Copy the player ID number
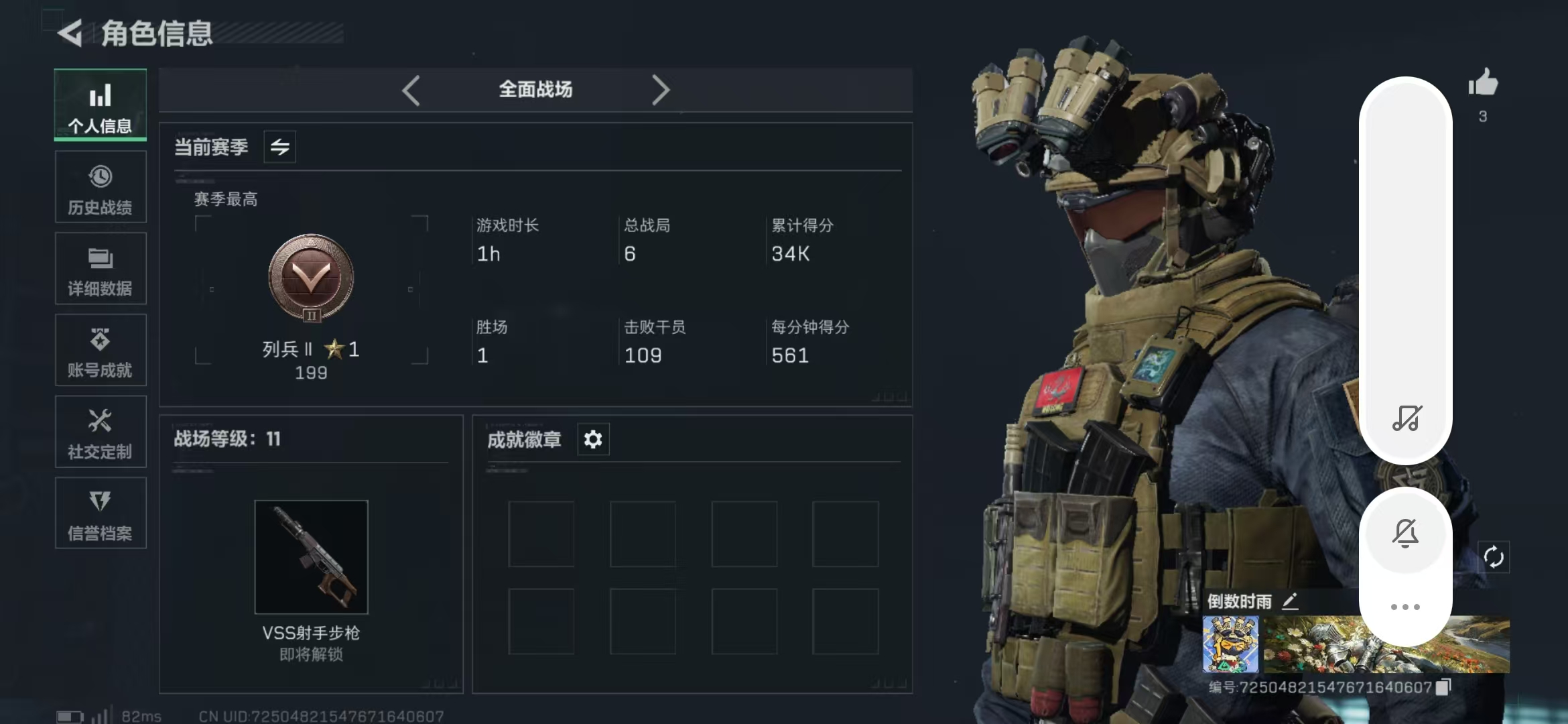Viewport: 1568px width, 724px height. 1444,686
